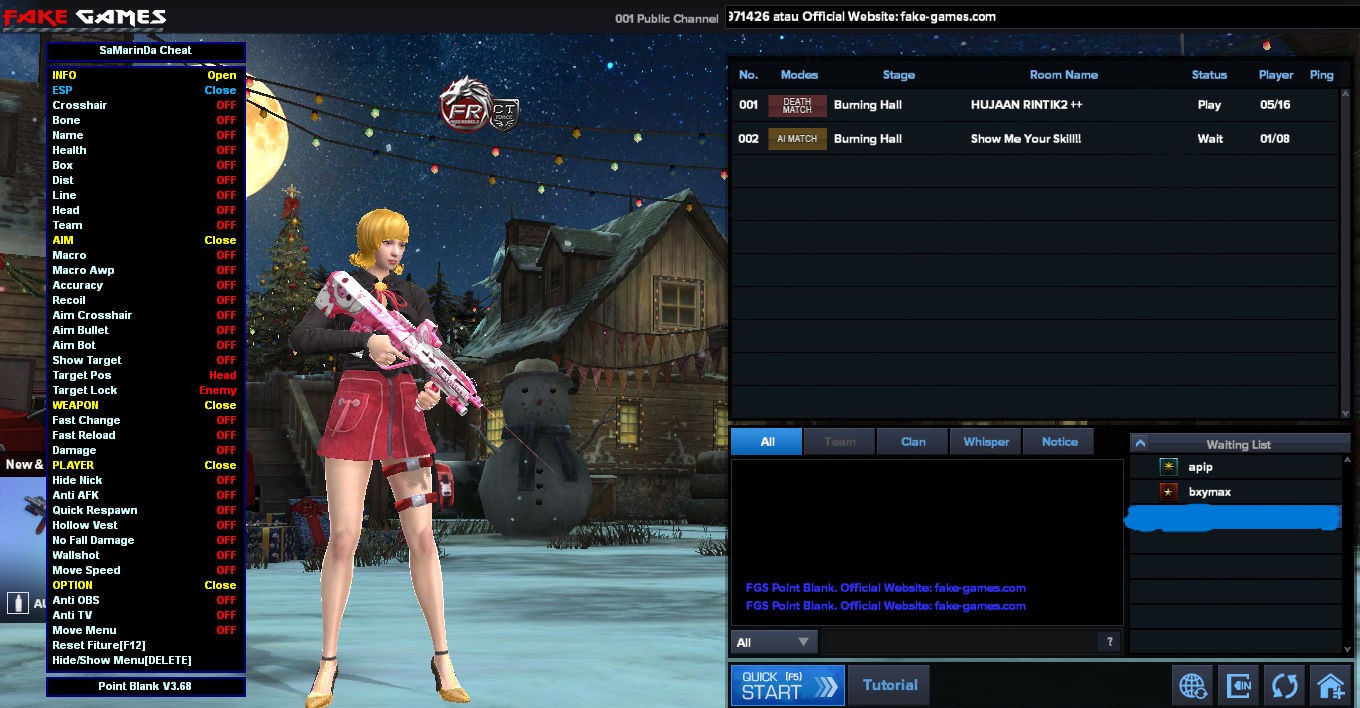The width and height of the screenshot is (1360, 708).
Task: Create a room with the house plus icon
Action: [1331, 686]
